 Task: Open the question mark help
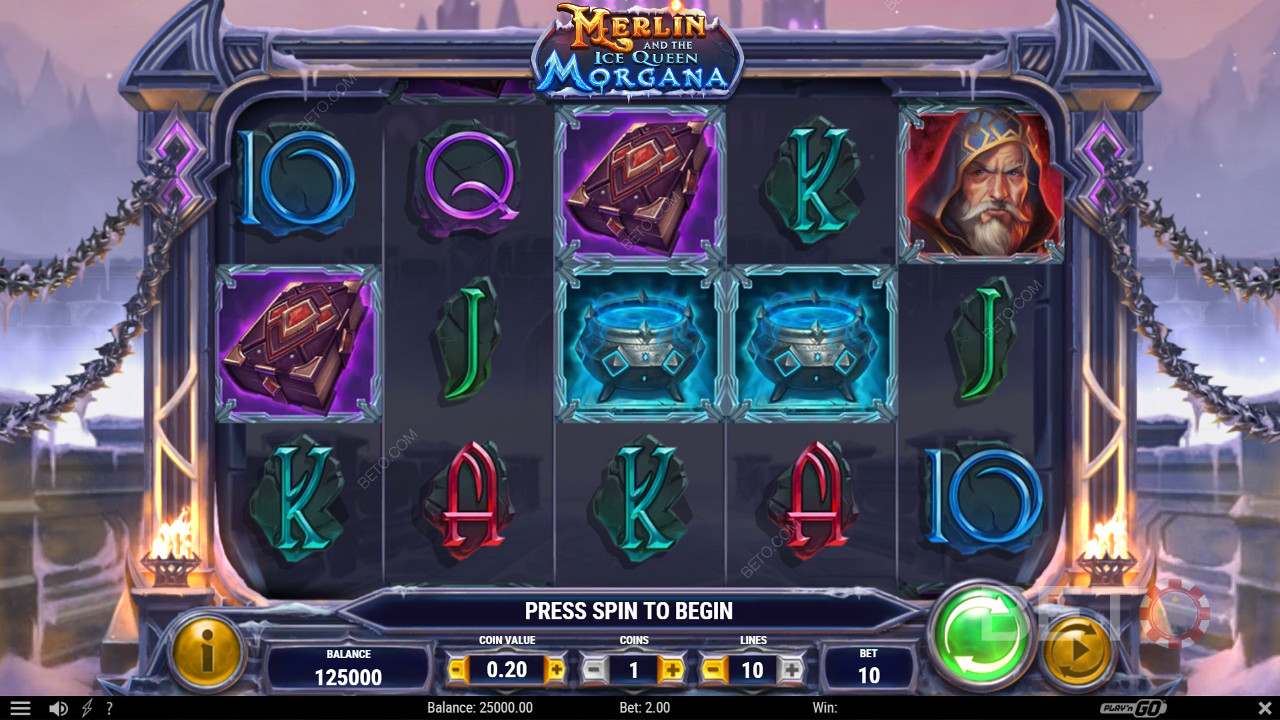[109, 708]
